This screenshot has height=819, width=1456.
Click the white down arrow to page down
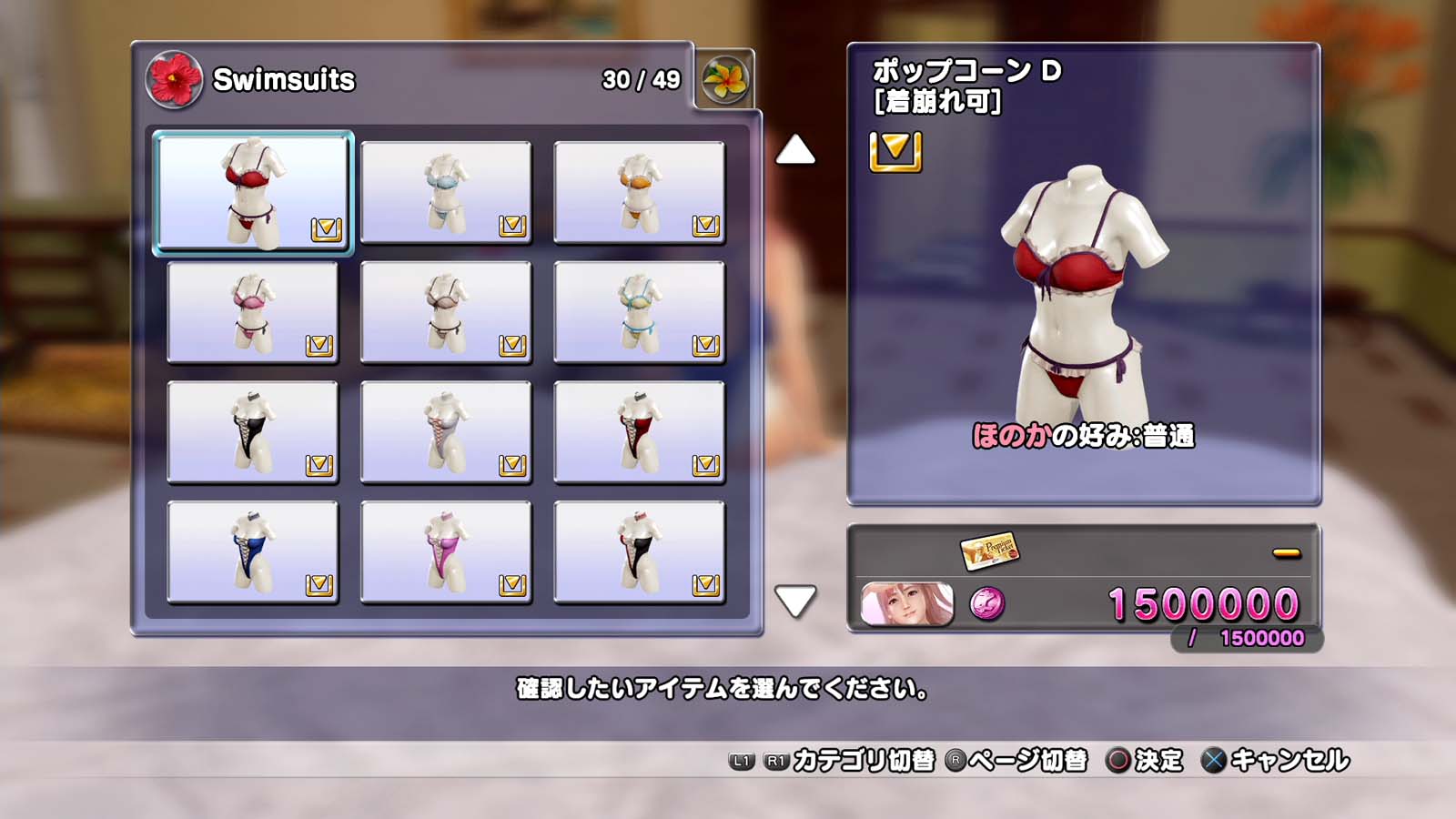795,601
